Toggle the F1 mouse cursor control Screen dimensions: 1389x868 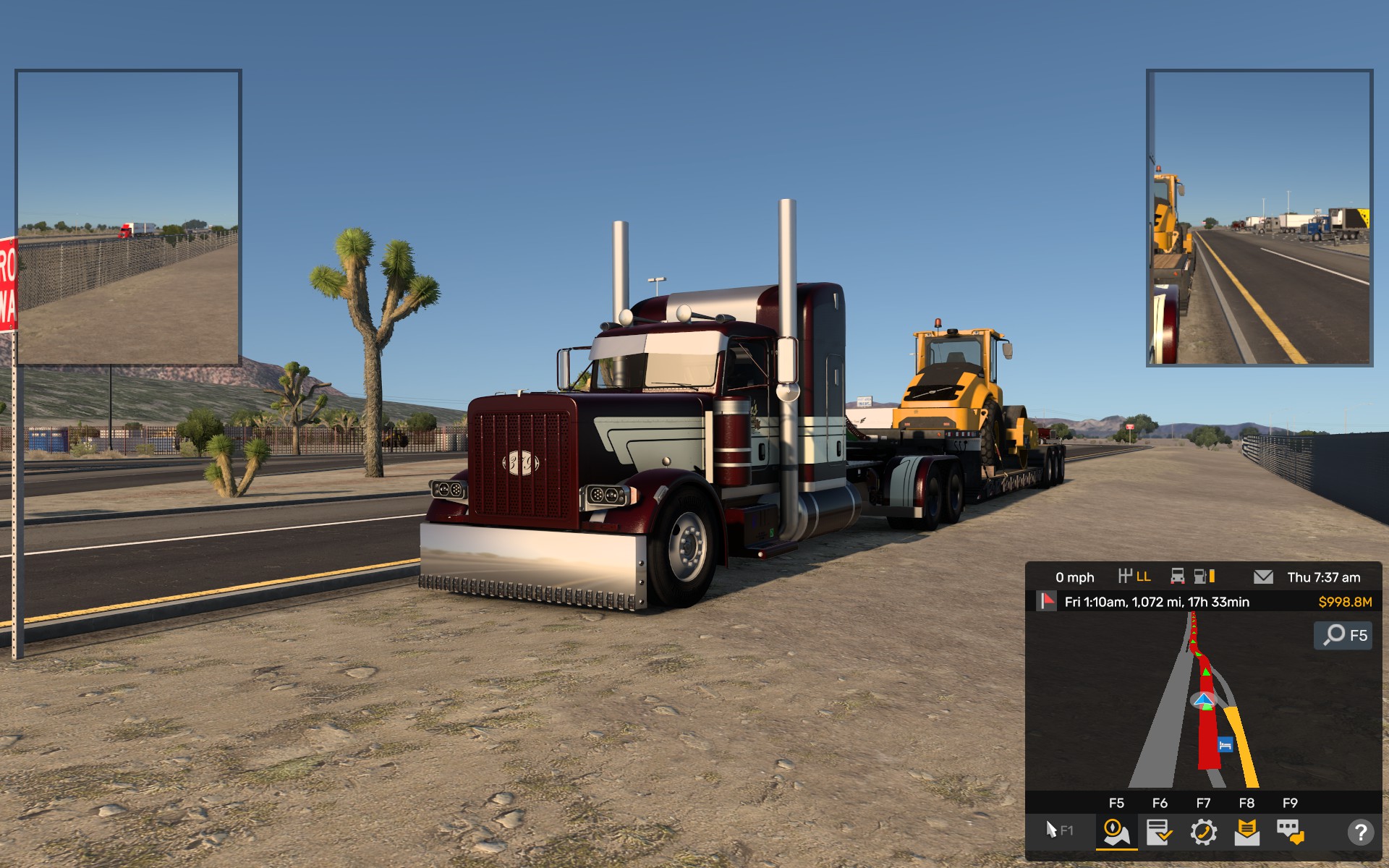click(1059, 830)
